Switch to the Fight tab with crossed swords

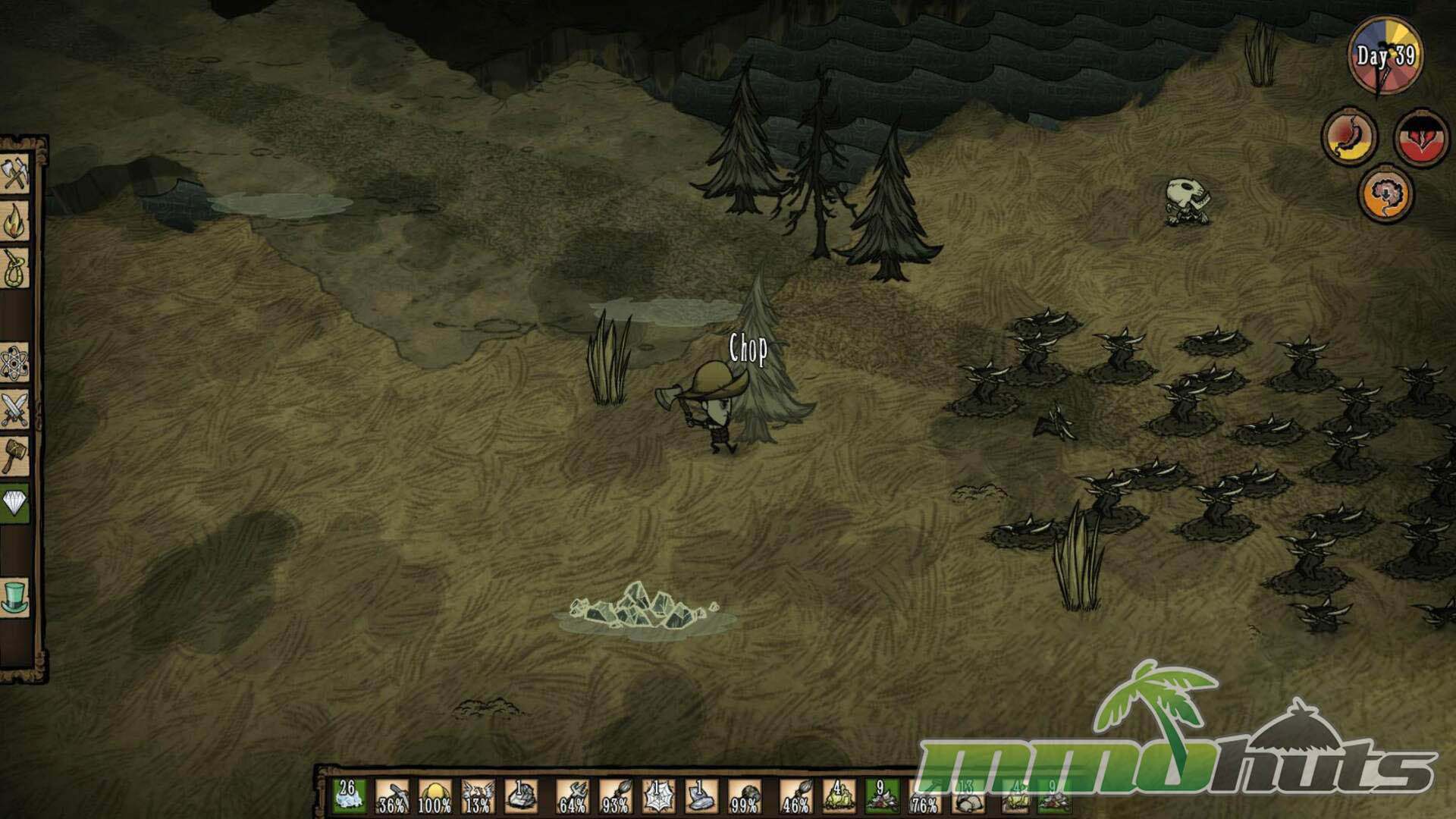(15, 409)
